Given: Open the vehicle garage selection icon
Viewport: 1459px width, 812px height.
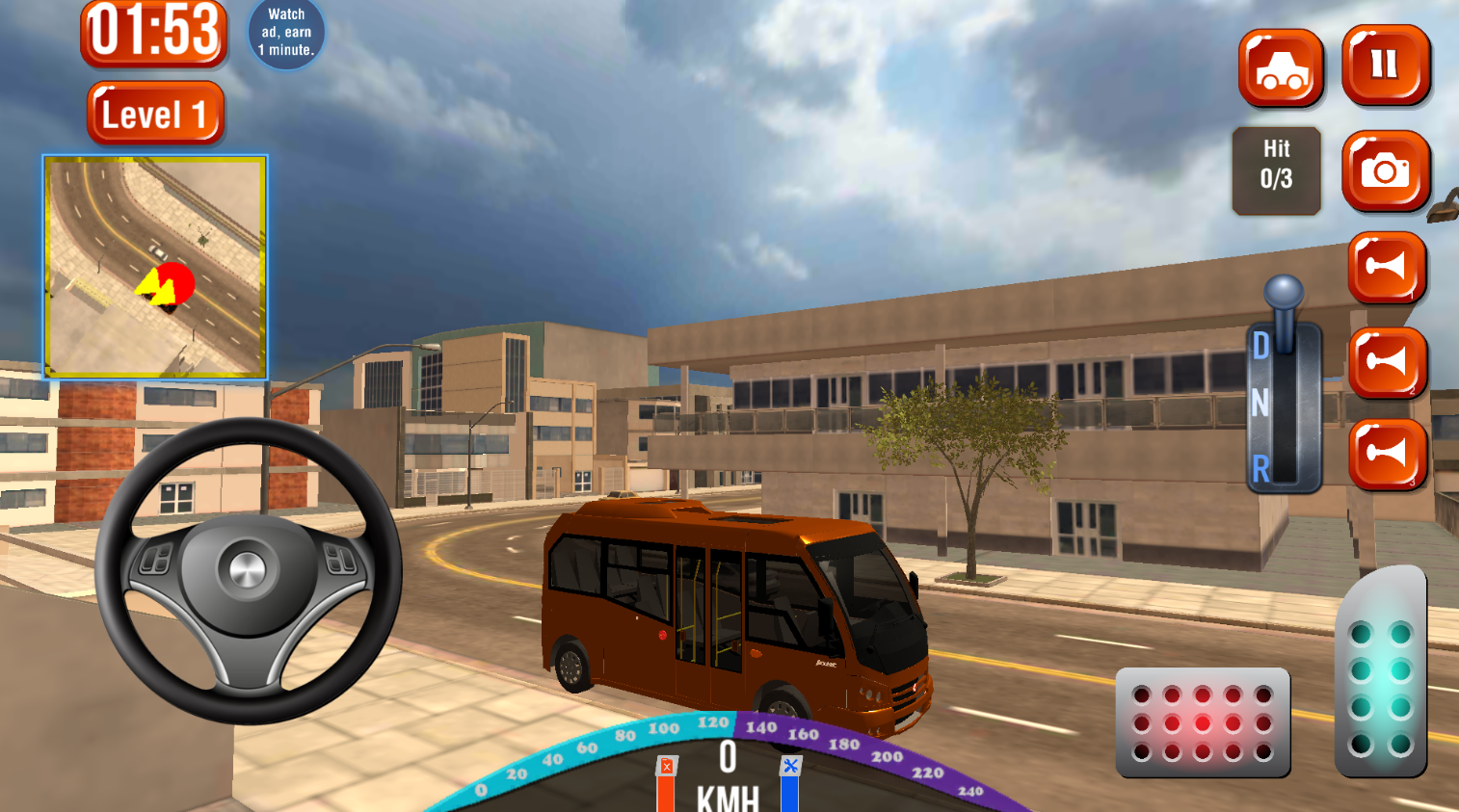Looking at the screenshot, I should pyautogui.click(x=1280, y=68).
